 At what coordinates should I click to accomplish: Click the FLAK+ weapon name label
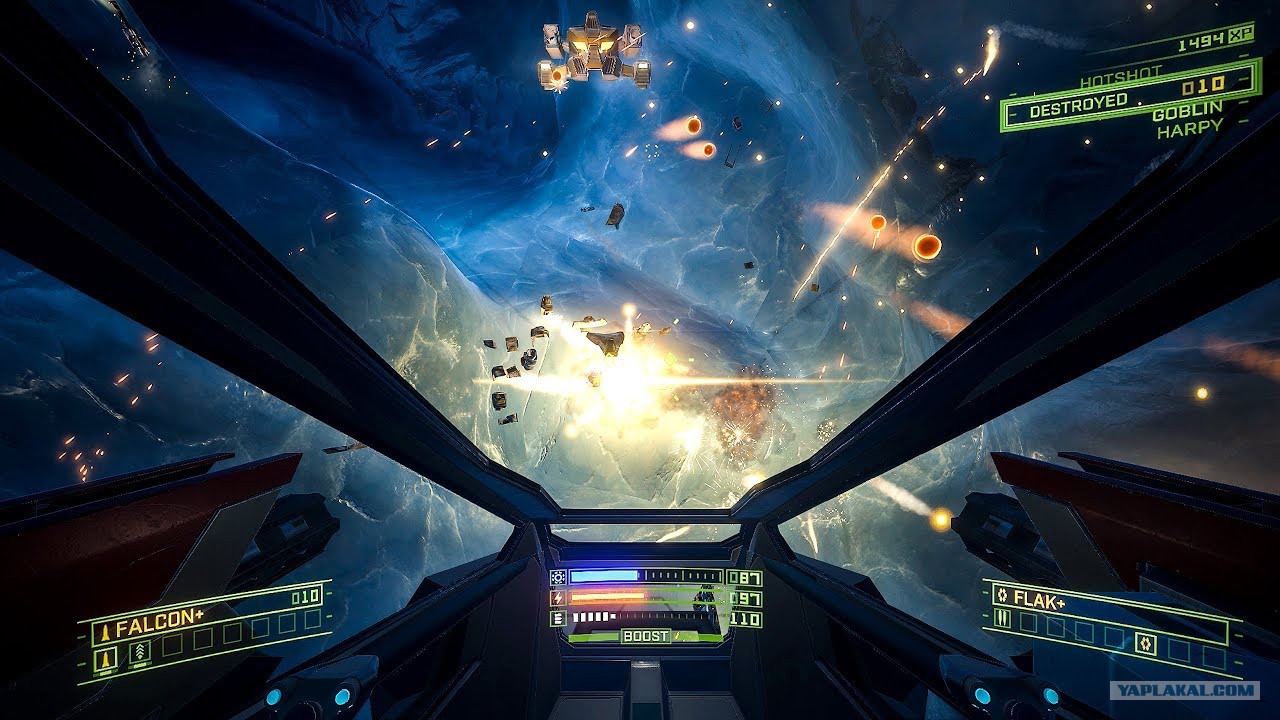1038,598
